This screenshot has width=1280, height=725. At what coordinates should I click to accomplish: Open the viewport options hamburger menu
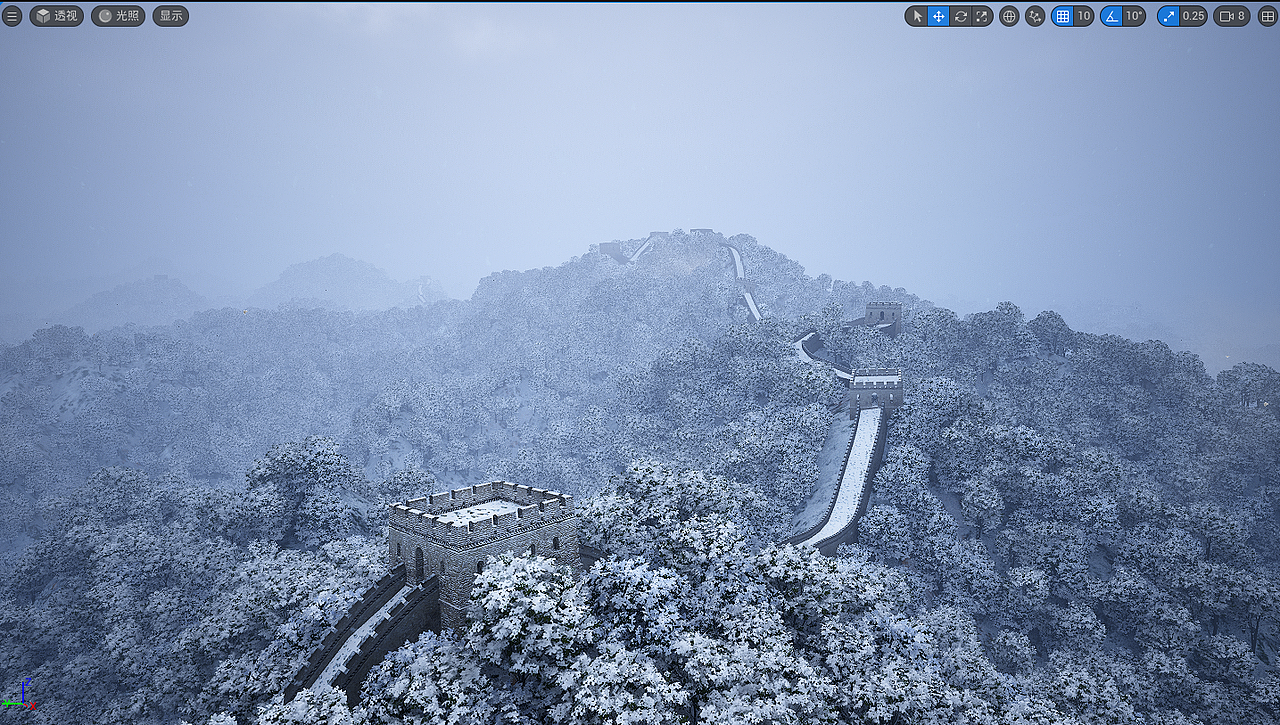[x=13, y=16]
